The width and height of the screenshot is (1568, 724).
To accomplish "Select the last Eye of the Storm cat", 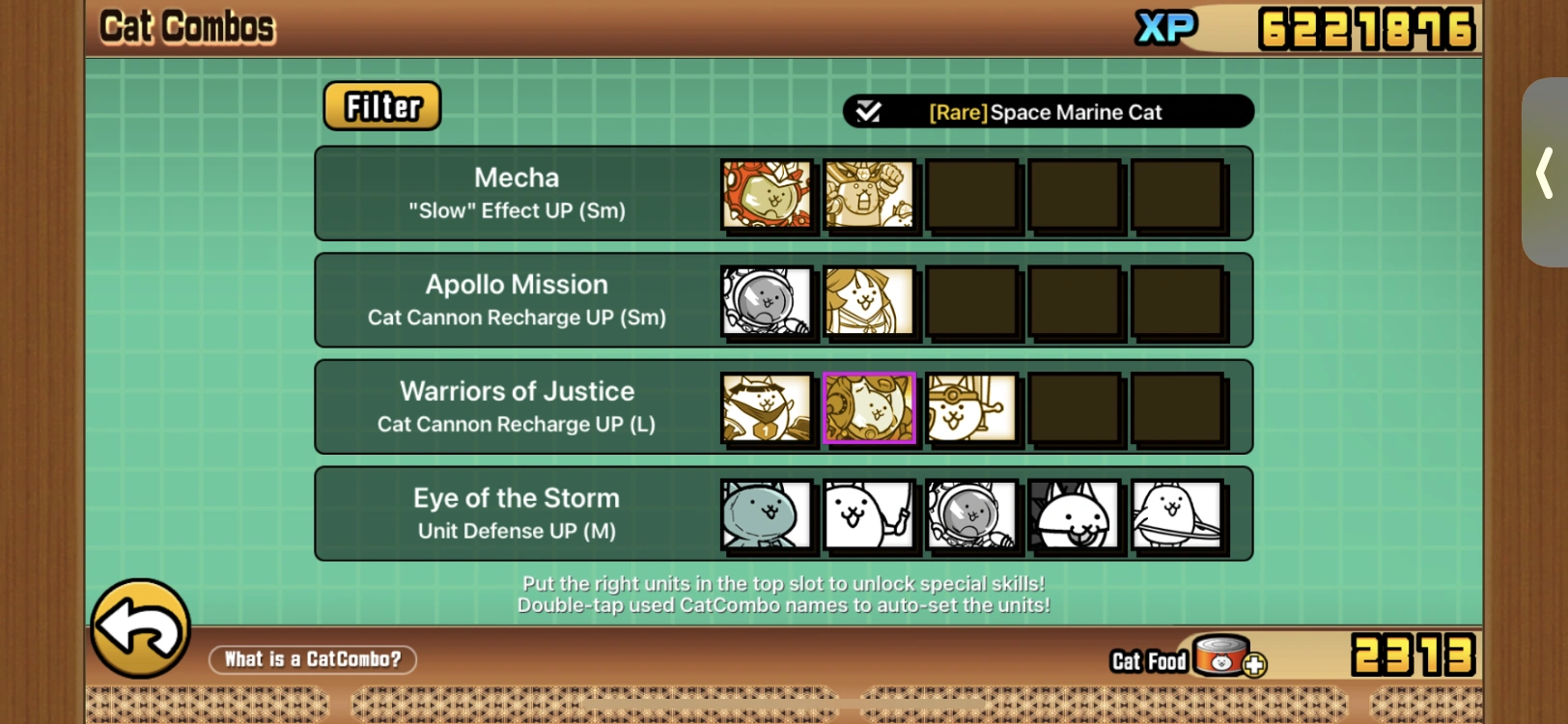I will [1177, 515].
